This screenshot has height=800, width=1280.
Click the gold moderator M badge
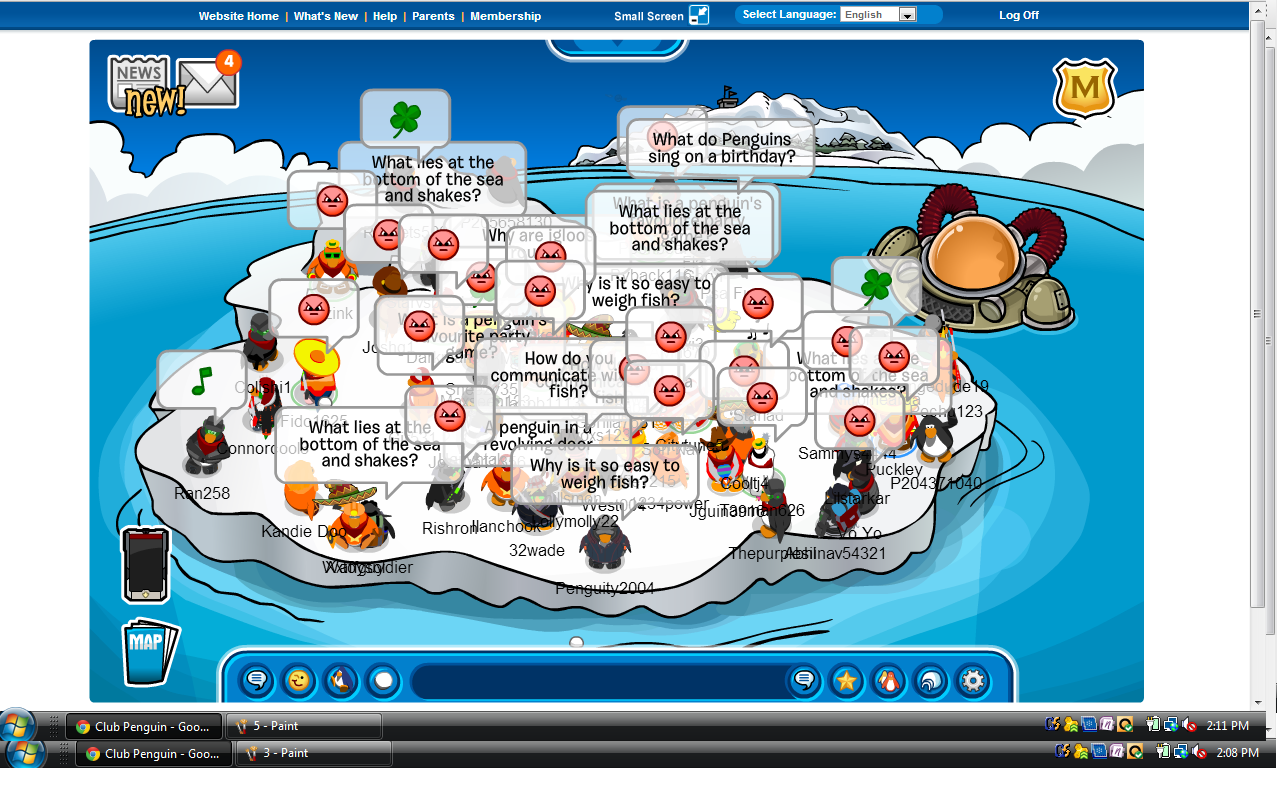click(1084, 90)
